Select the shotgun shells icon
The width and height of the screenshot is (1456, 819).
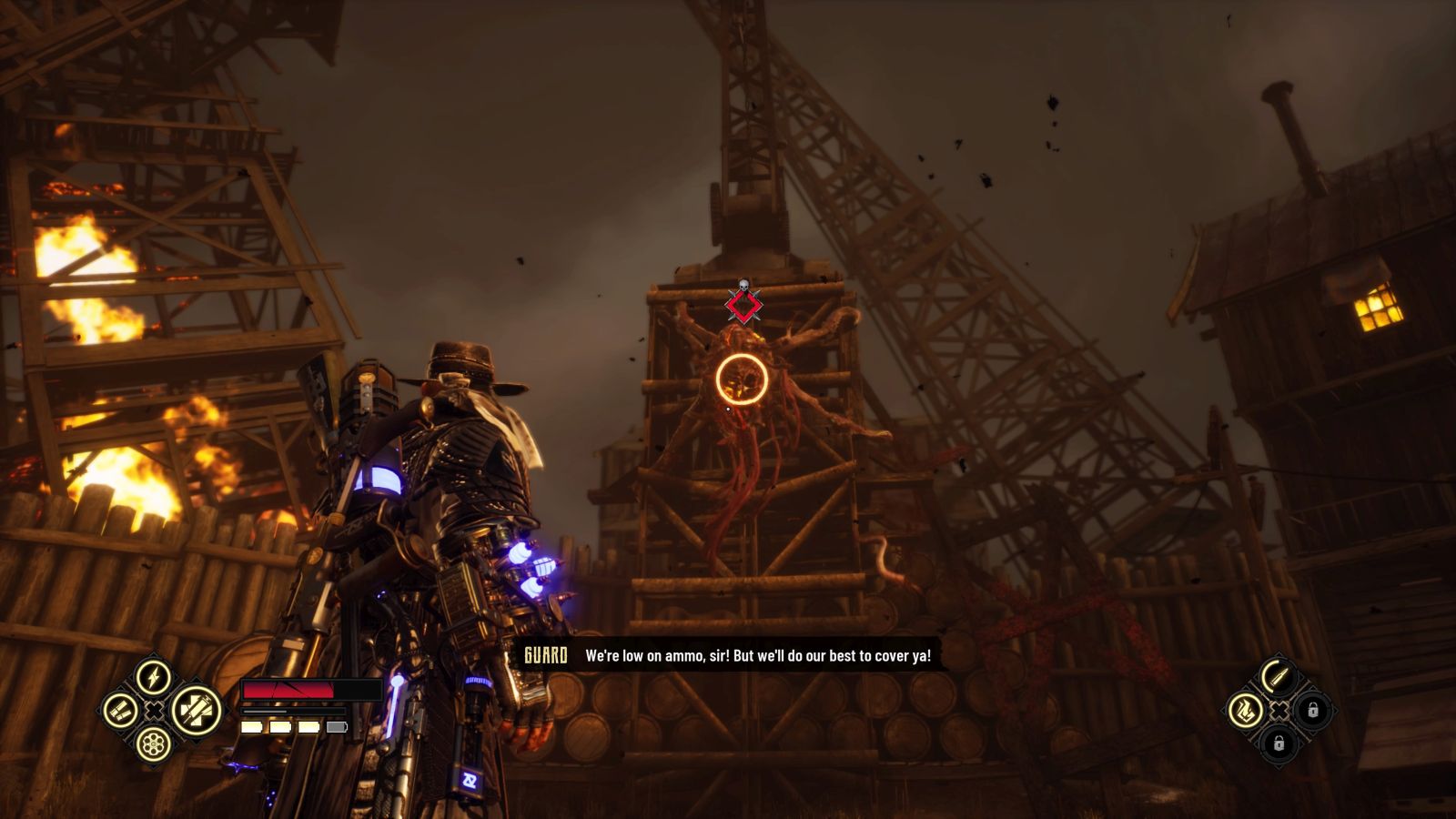120,711
